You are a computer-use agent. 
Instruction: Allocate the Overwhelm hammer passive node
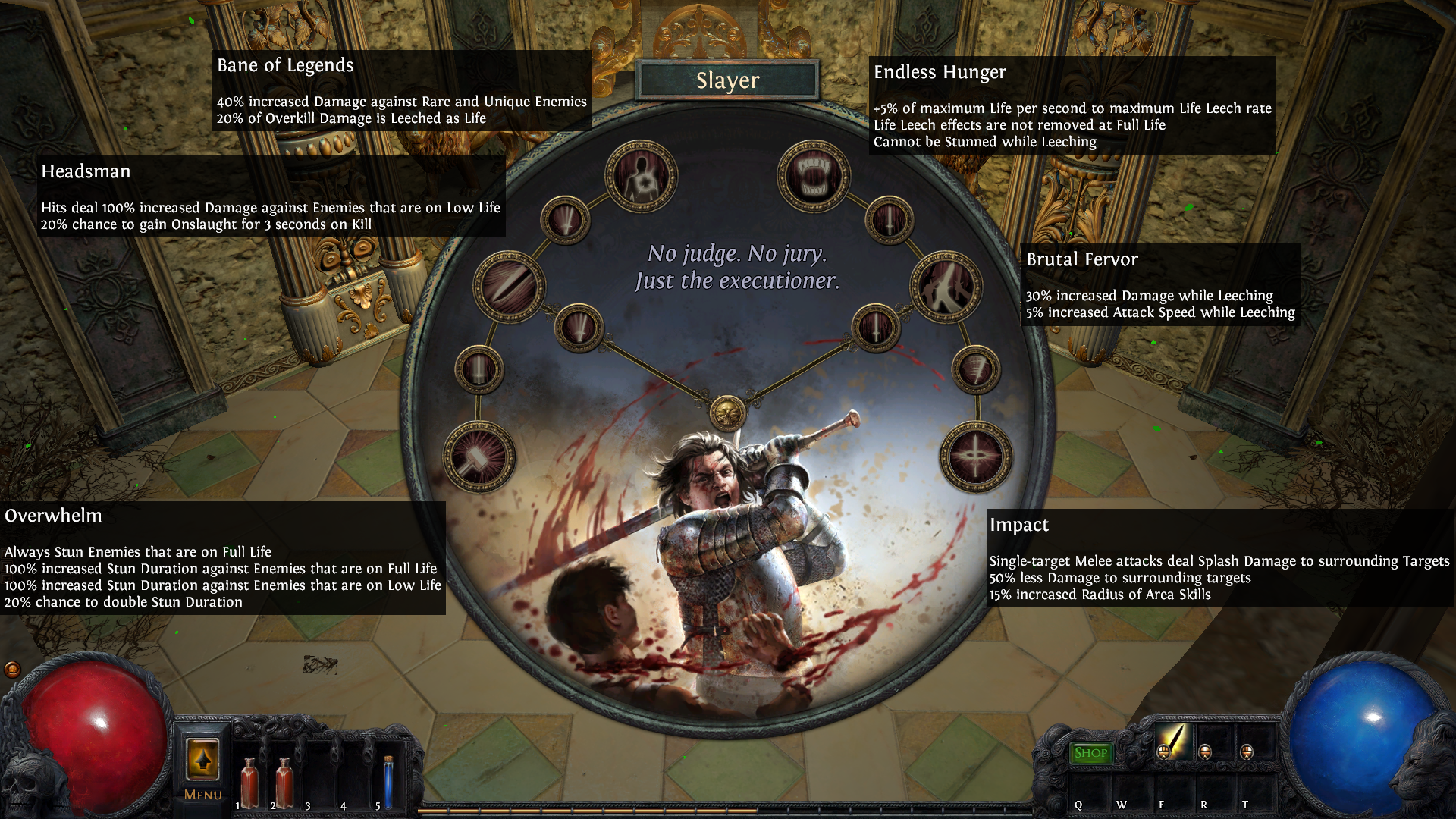[479, 457]
